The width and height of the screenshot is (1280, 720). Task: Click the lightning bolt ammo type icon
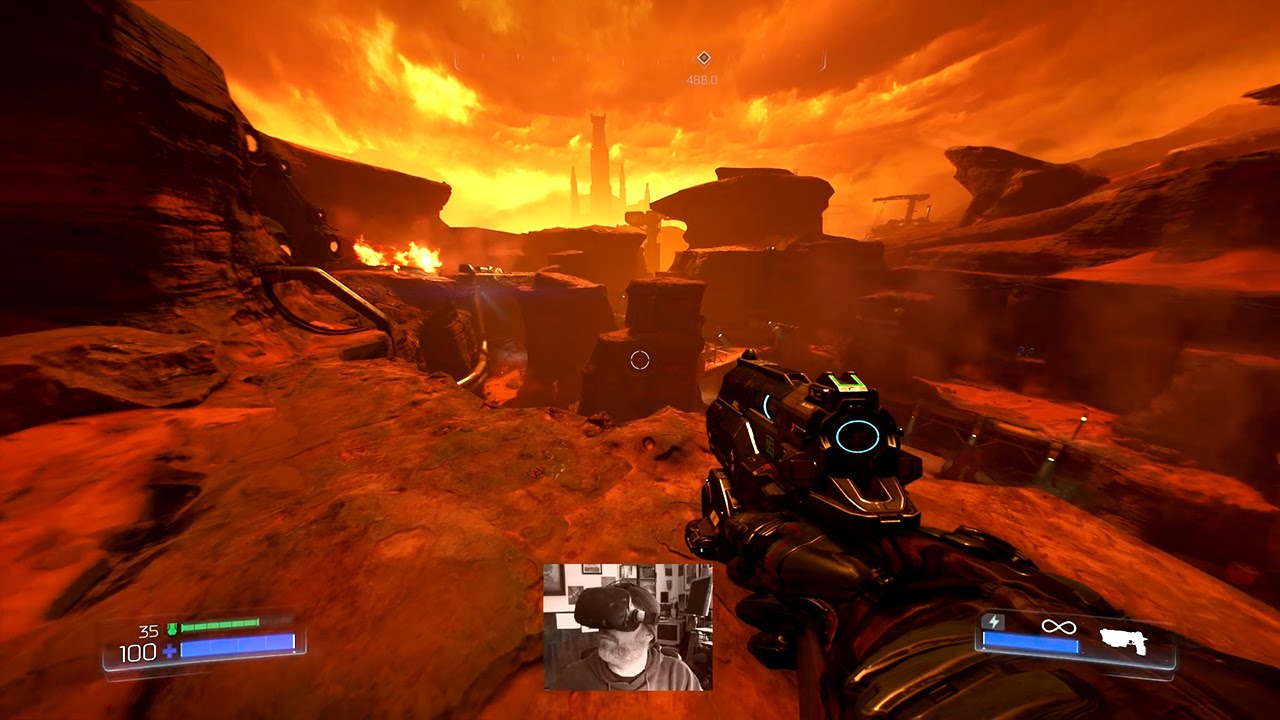pos(993,623)
